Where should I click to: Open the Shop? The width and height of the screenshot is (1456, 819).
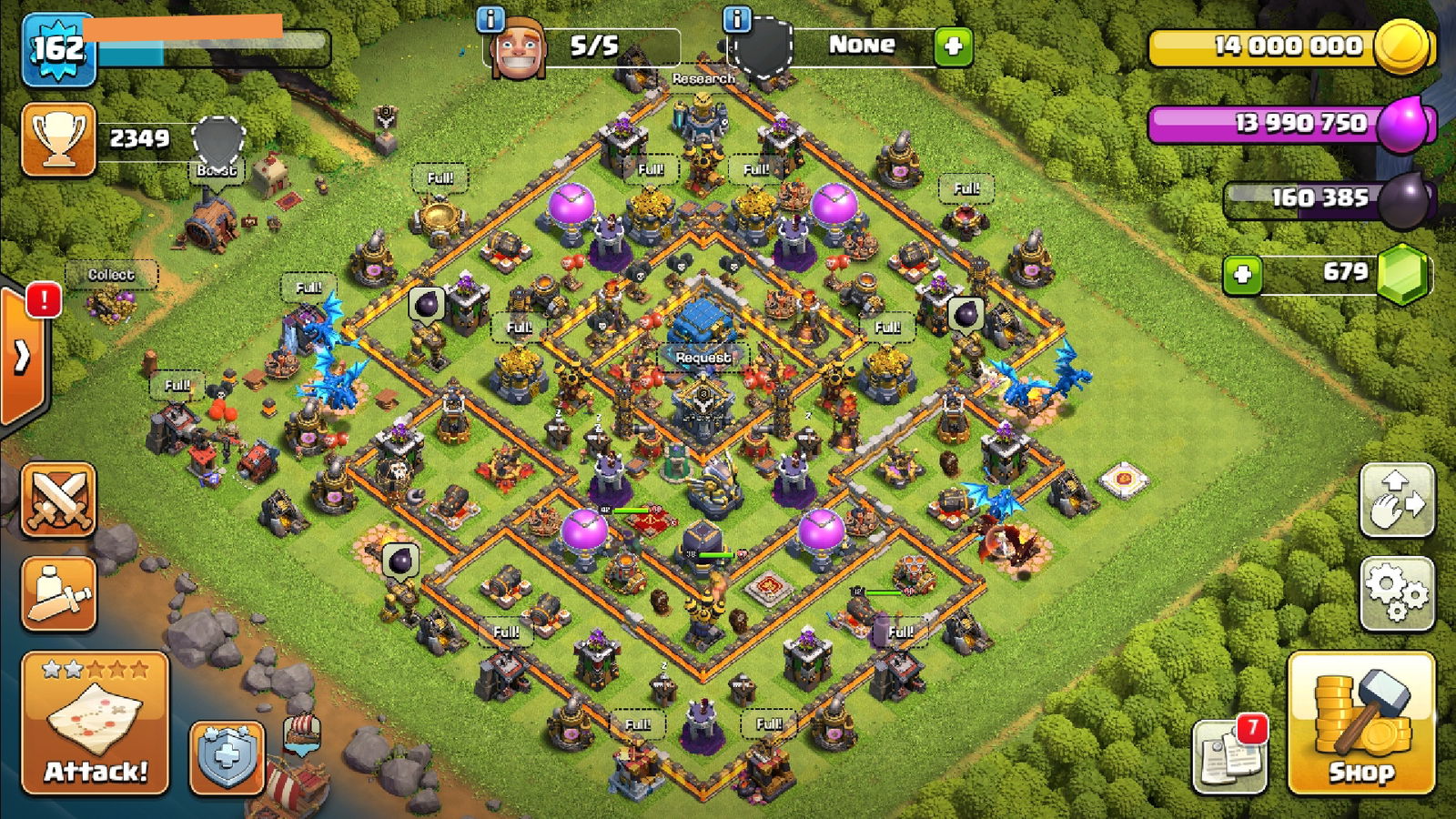1360,739
